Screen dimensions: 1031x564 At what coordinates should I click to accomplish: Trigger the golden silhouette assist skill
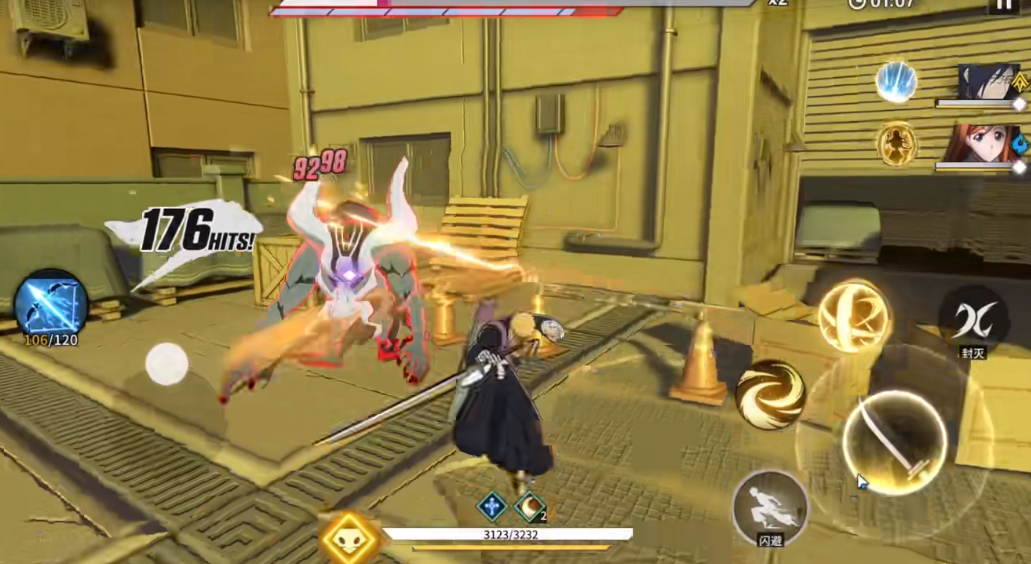(897, 144)
